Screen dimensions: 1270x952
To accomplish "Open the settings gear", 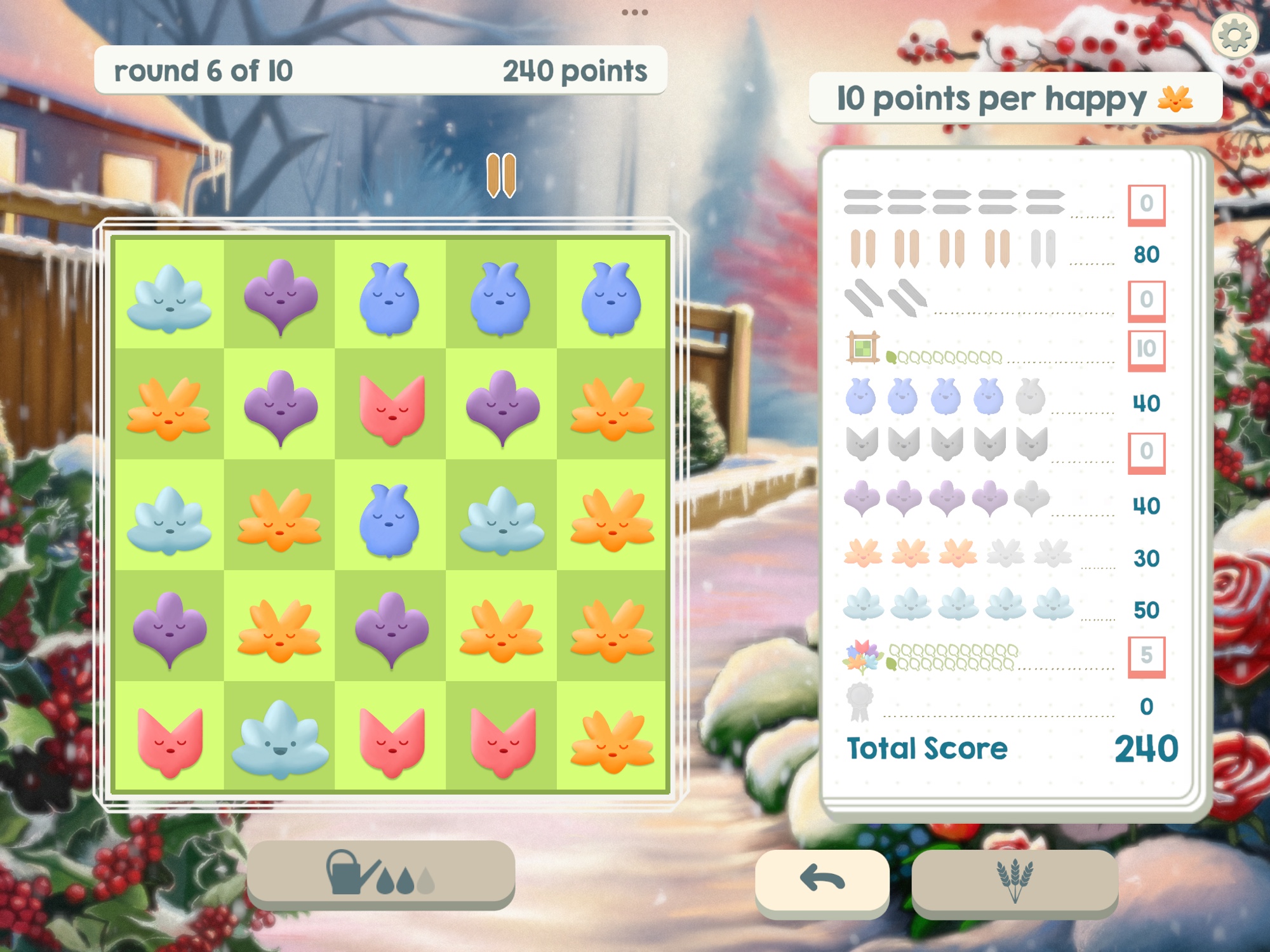I will (x=1234, y=36).
